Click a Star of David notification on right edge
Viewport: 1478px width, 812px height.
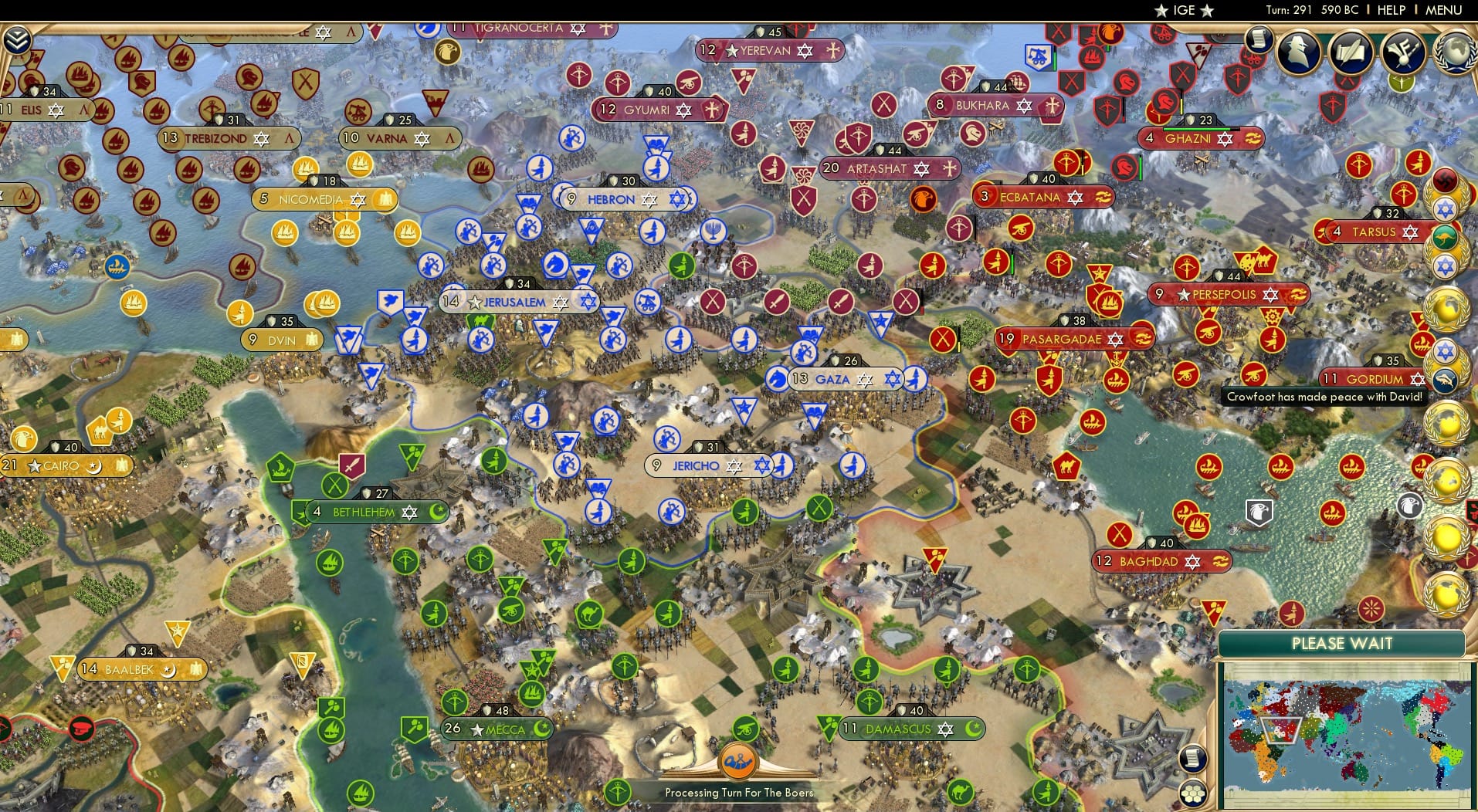[x=1445, y=207]
